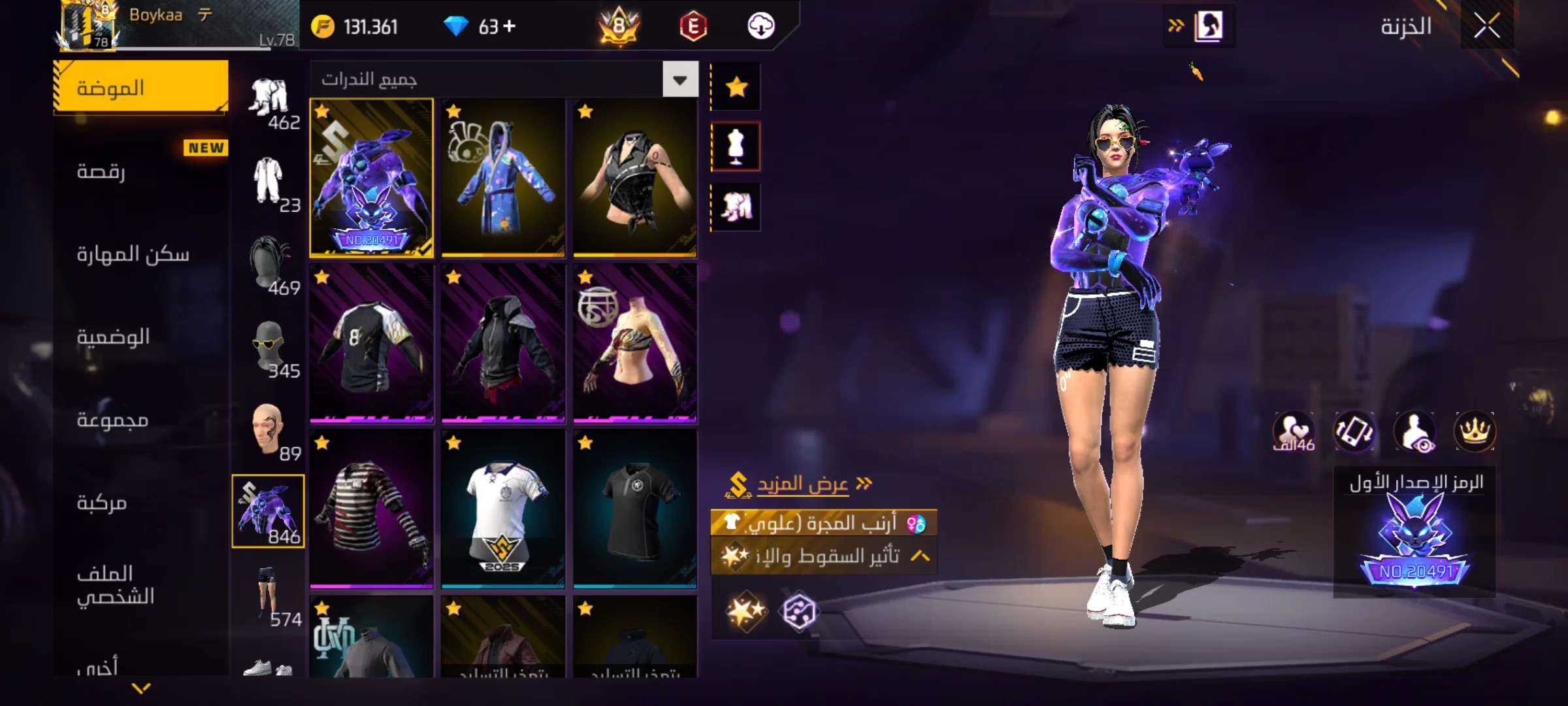Pick the black sleeveless tied top
The width and height of the screenshot is (1568, 706).
635,177
